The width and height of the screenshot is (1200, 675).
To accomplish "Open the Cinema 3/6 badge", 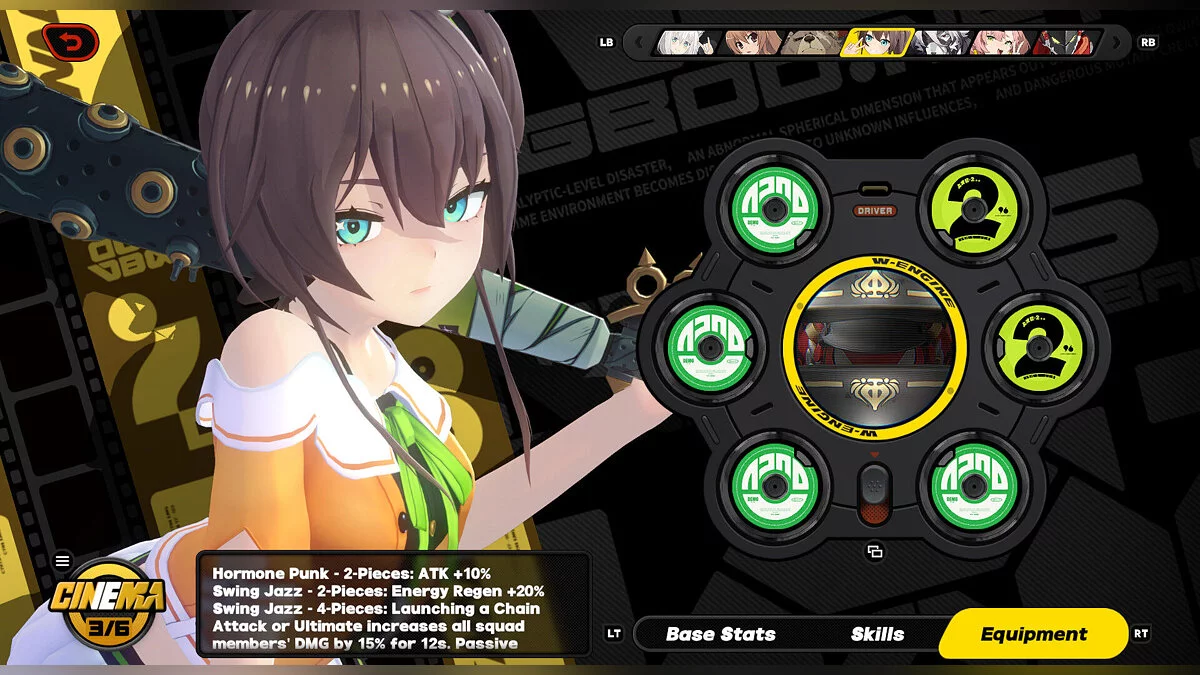I will [110, 608].
